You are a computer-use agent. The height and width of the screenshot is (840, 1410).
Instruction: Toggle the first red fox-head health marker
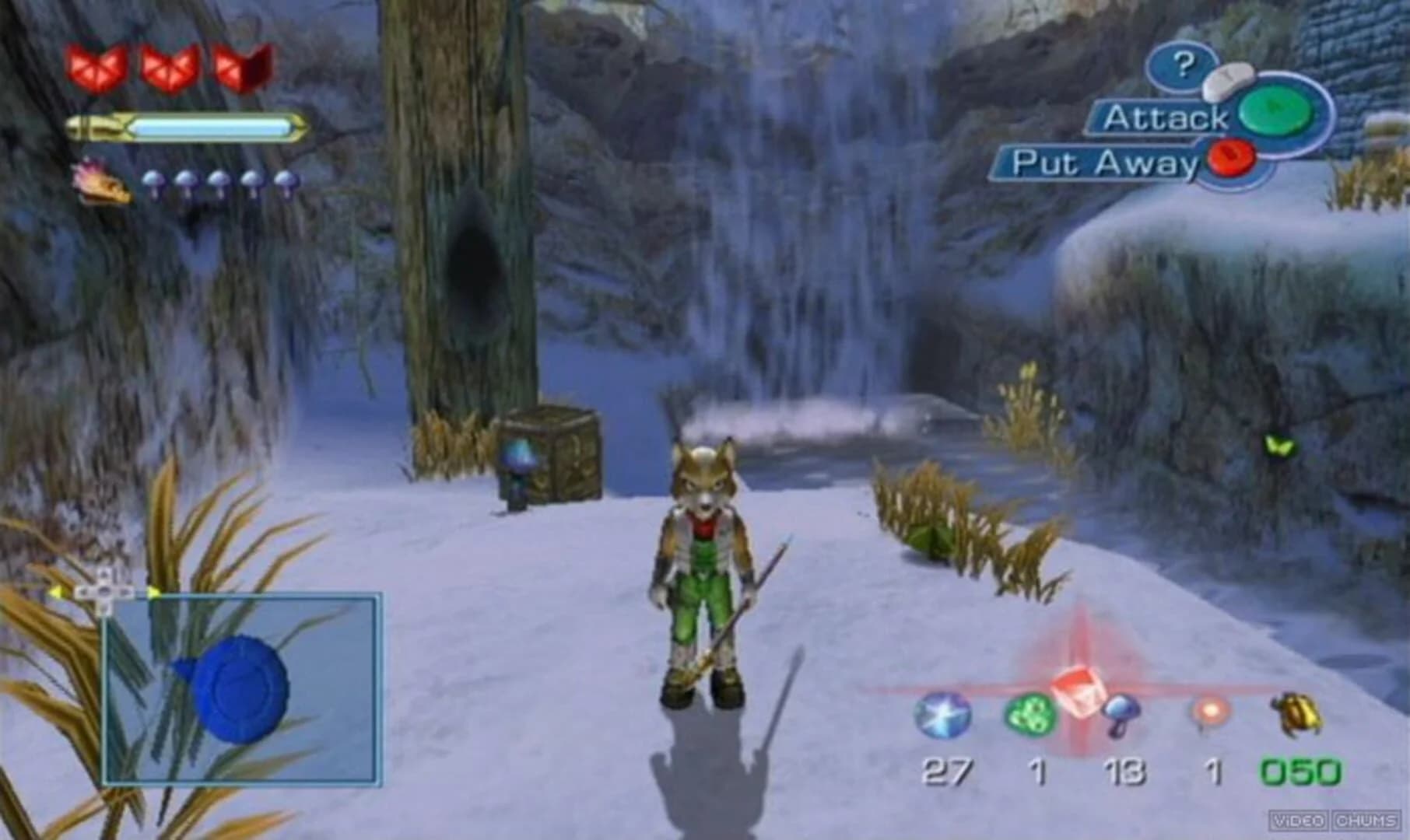pyautogui.click(x=93, y=66)
